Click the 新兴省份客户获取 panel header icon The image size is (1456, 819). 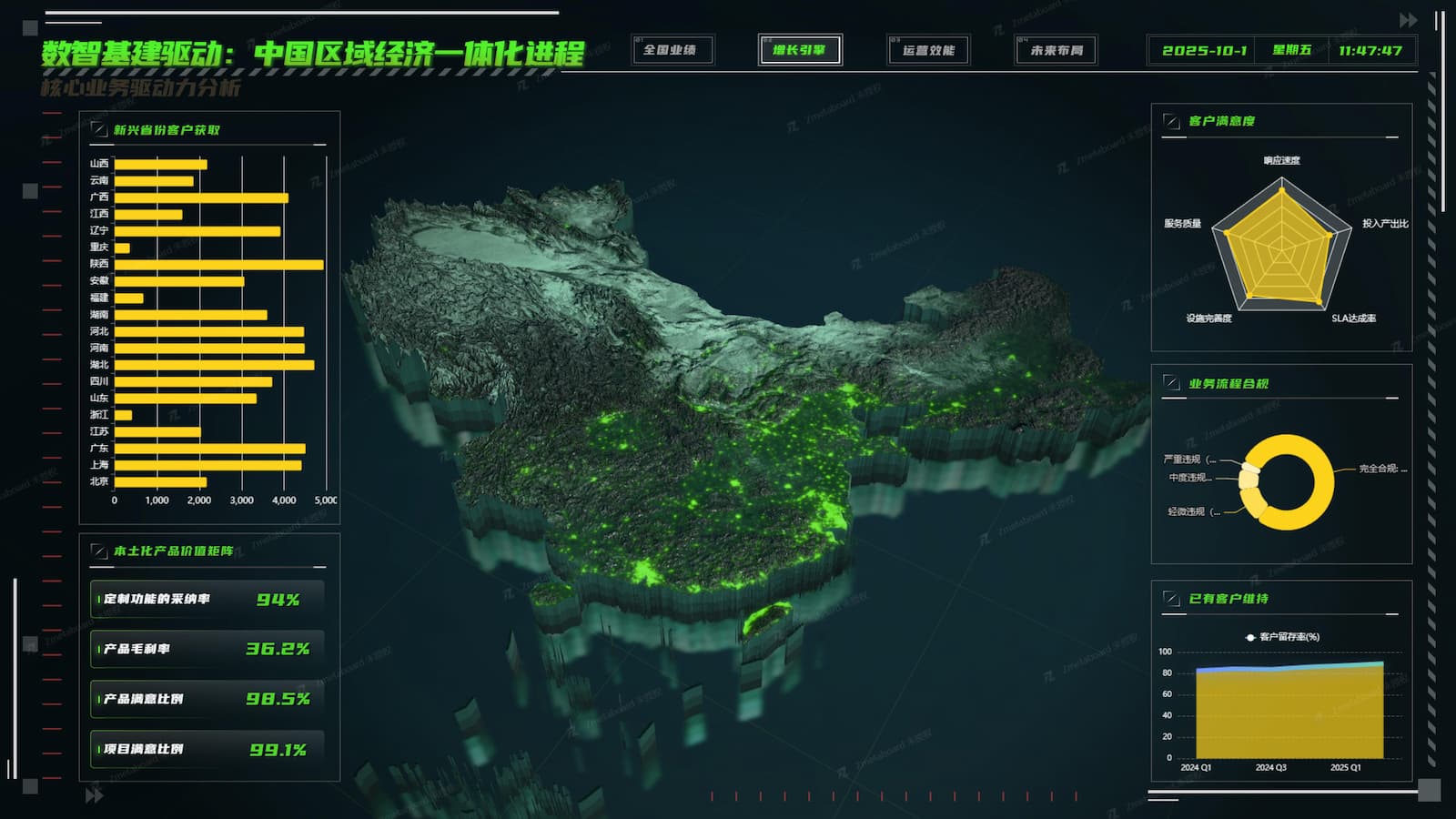pos(97,128)
